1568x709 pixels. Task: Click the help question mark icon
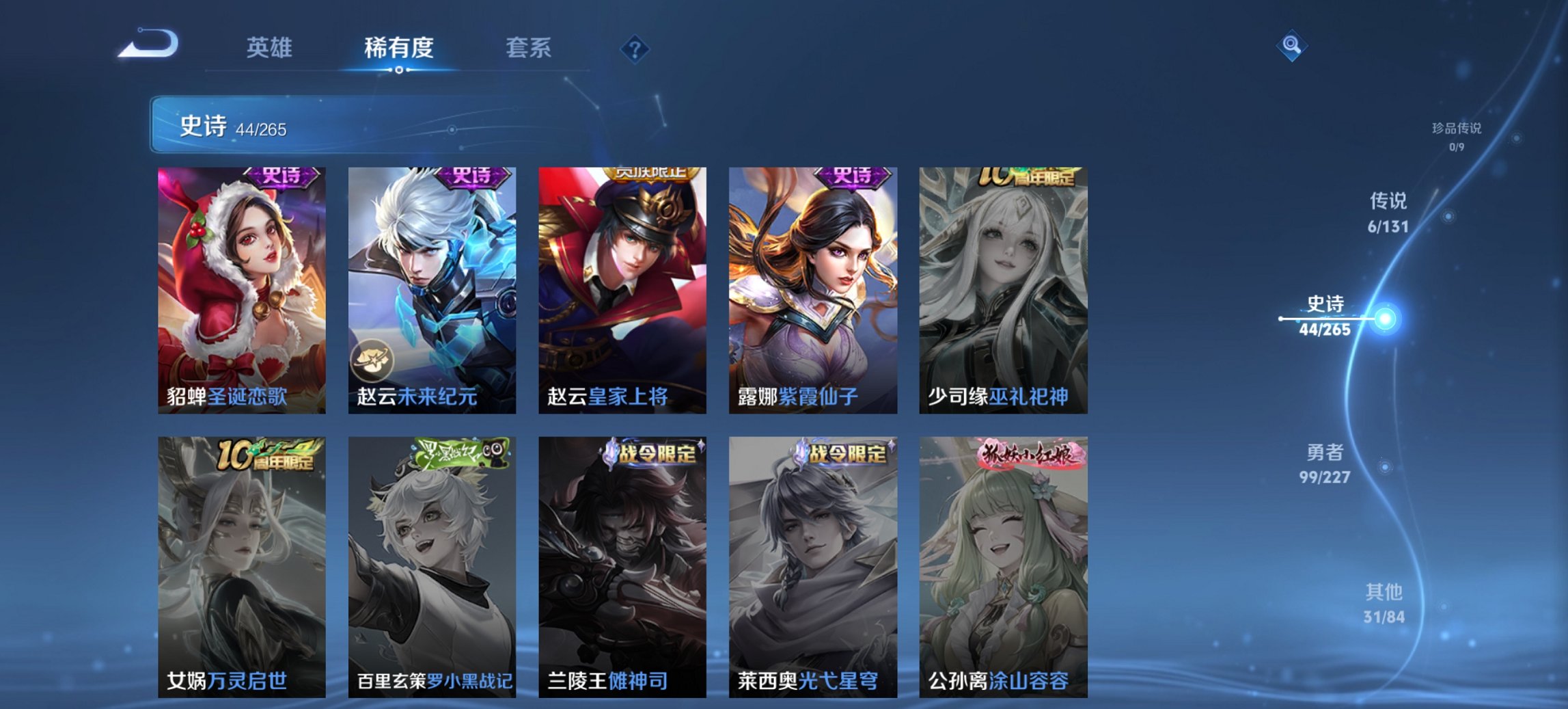pos(635,48)
